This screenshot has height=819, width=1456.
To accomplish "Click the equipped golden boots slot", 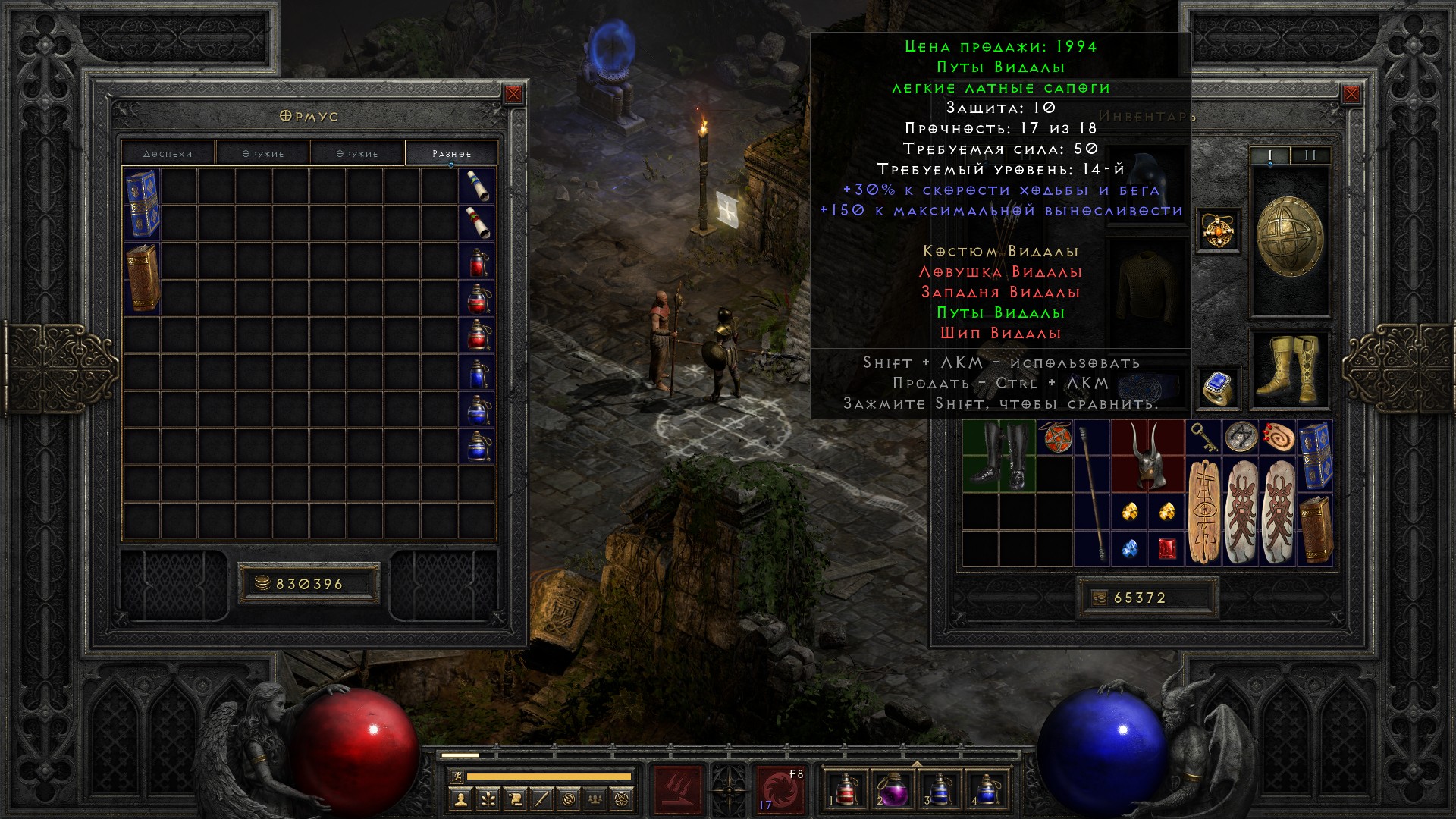I will (1289, 369).
